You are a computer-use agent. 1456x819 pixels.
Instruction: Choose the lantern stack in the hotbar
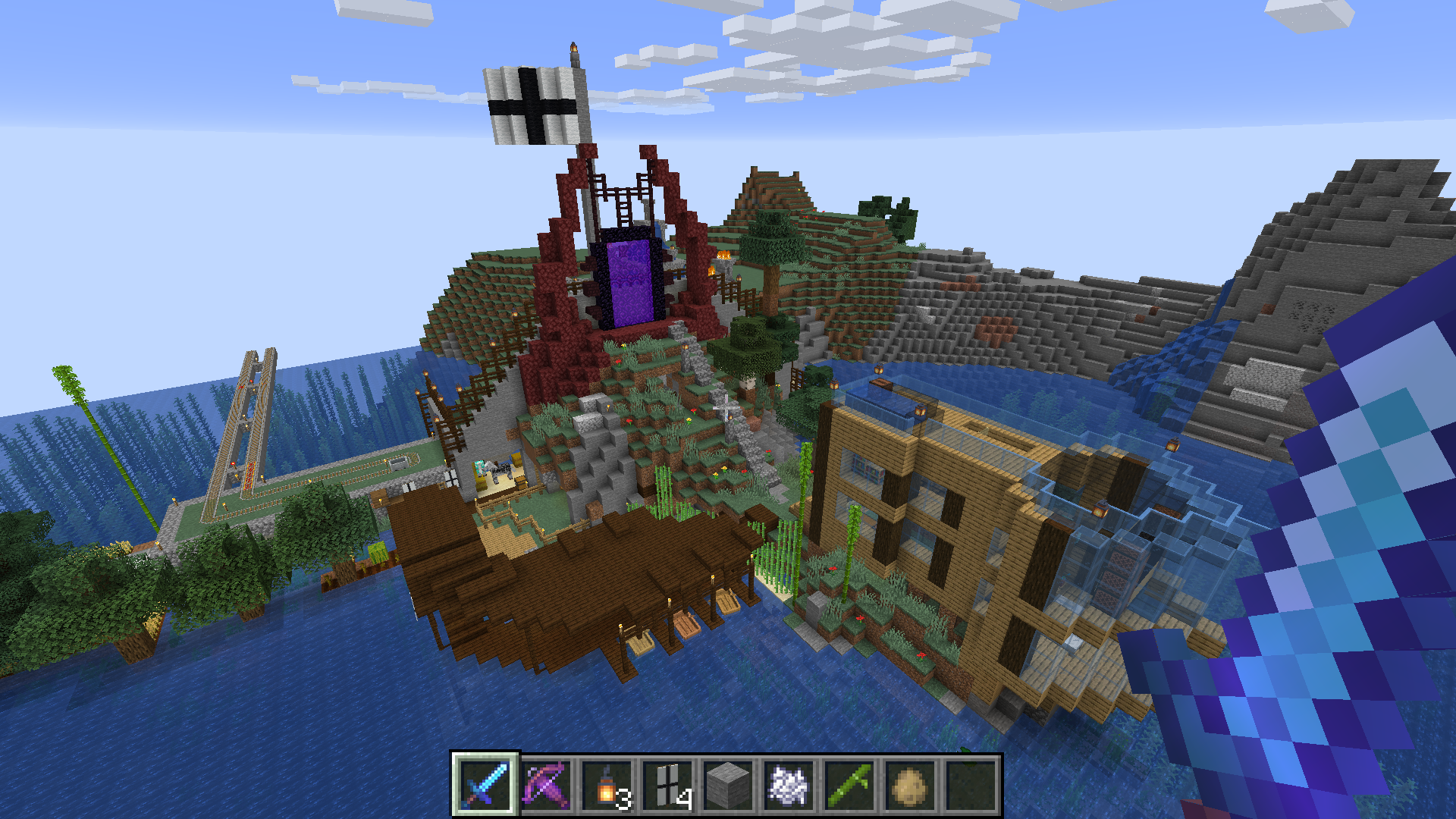[606, 785]
